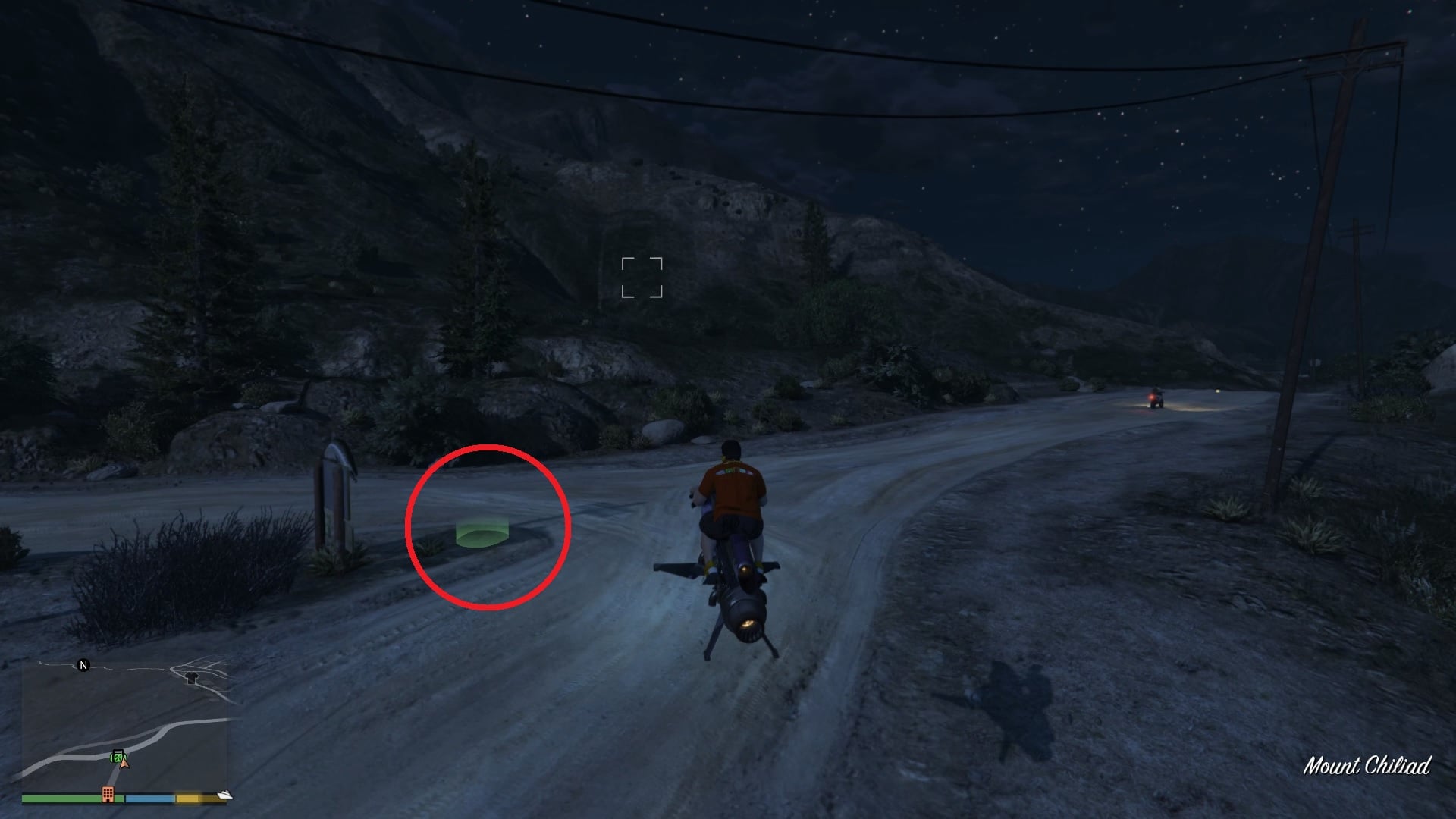Click the building icon overlapping the health bar
Screen dimensions: 1456x819
108,795
